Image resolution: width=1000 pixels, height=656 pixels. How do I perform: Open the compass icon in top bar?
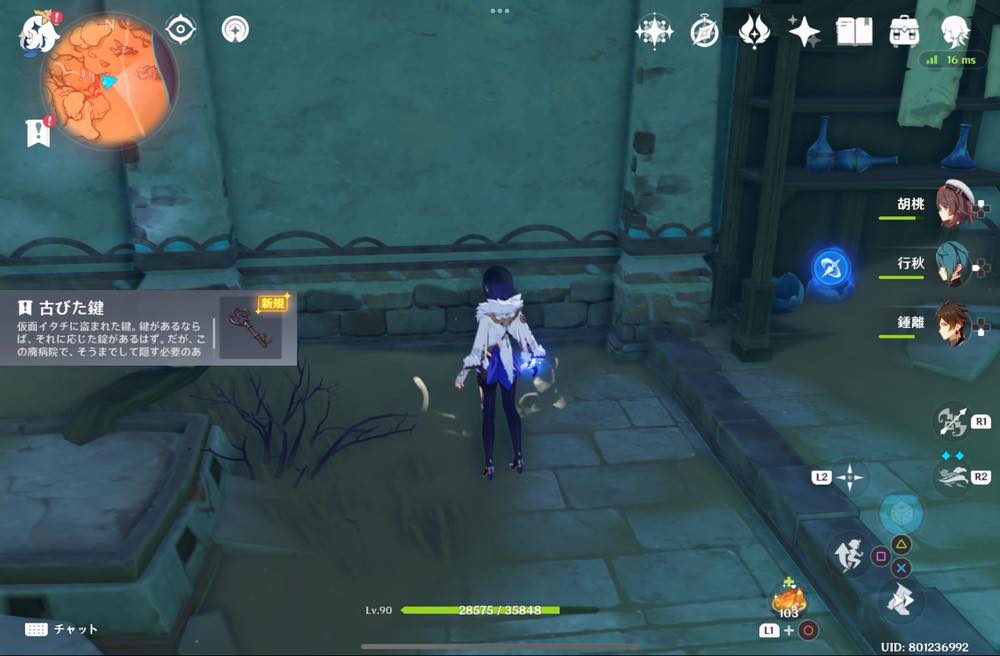[704, 32]
